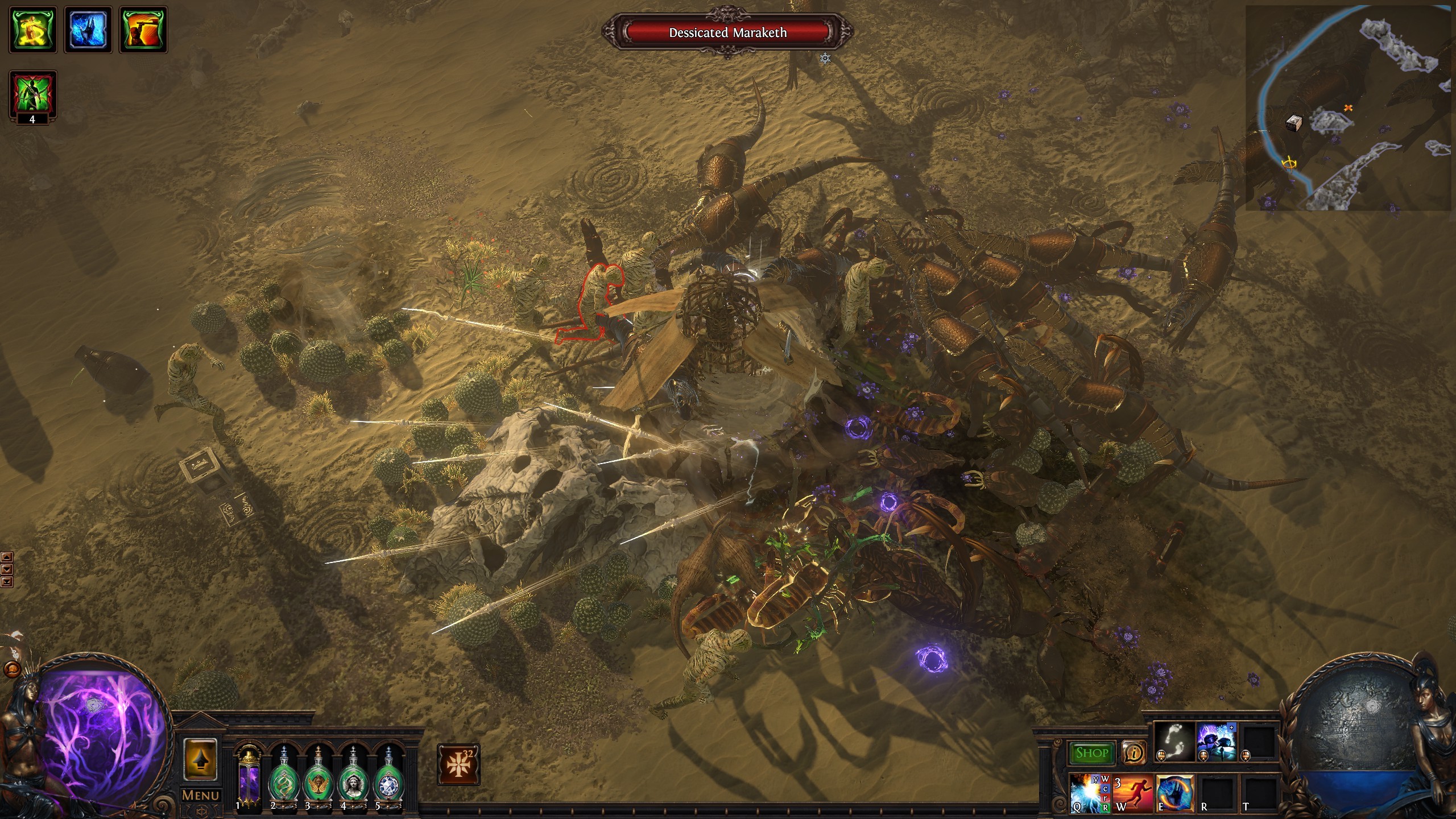Expand upward using the left-edge up arrow
Viewport: 1456px width, 819px height.
[7, 557]
